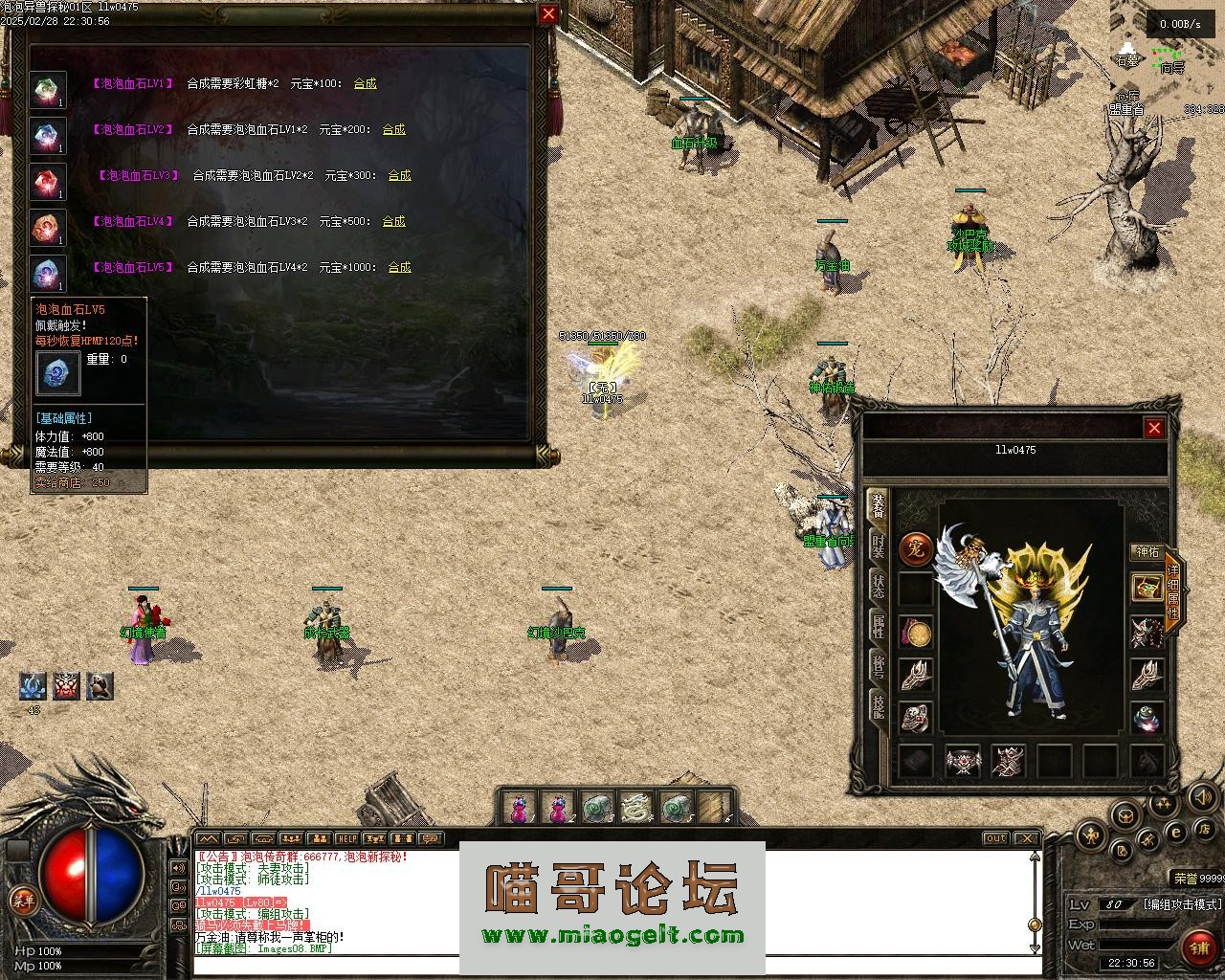Expand the 详细属性 detailed attributes flap
The height and width of the screenshot is (980, 1225).
(1173, 590)
